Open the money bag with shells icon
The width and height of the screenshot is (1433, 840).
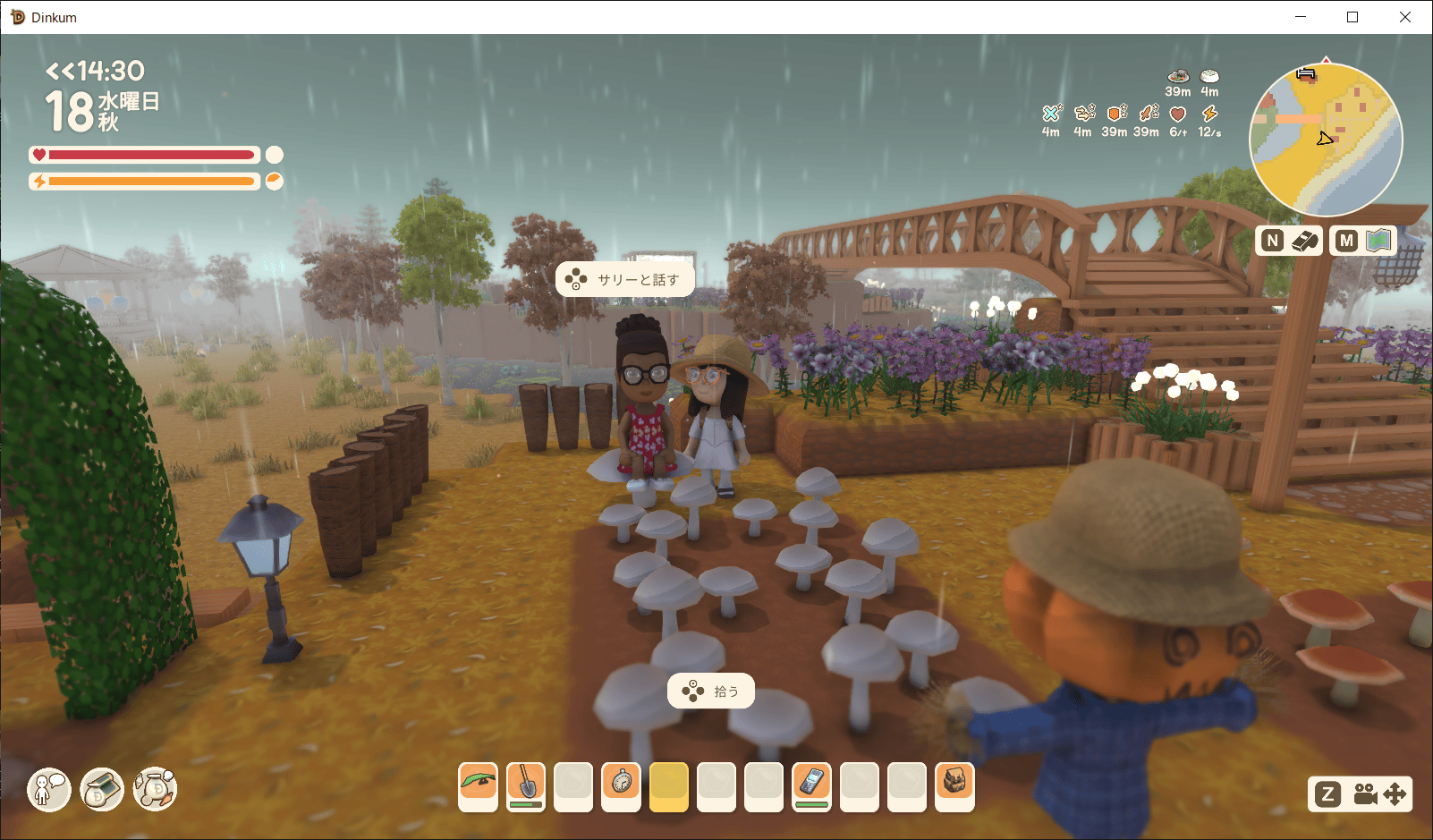coord(156,789)
